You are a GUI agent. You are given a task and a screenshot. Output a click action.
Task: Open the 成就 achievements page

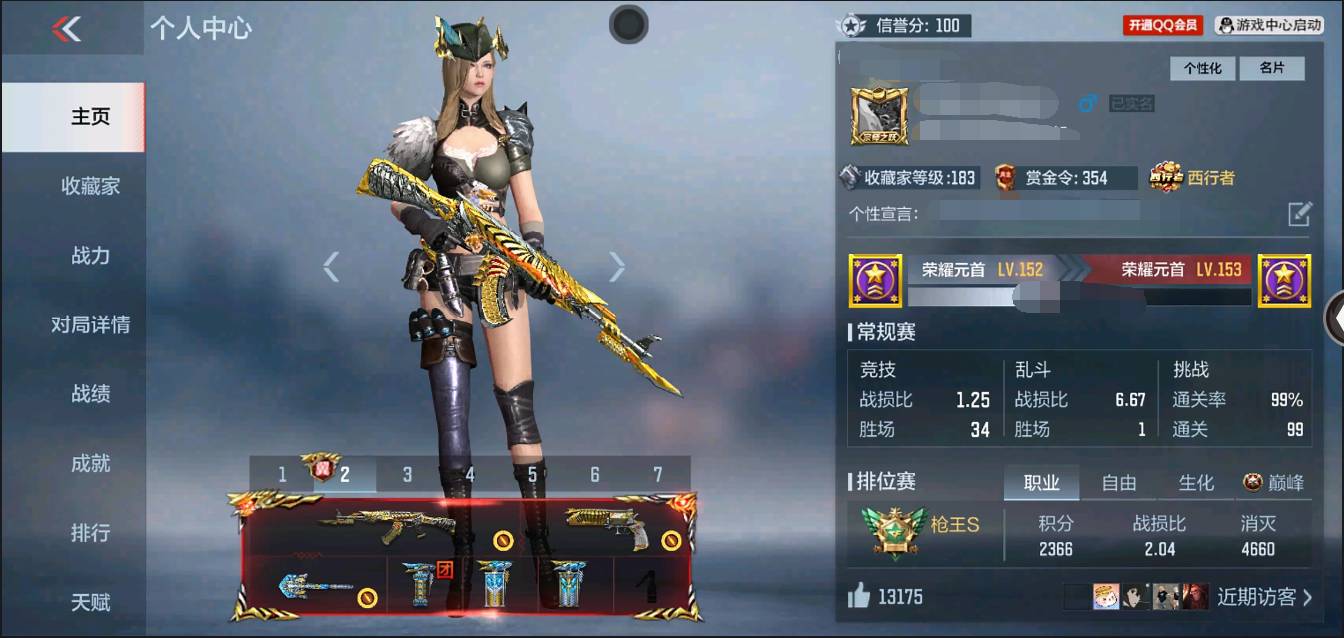coord(90,463)
